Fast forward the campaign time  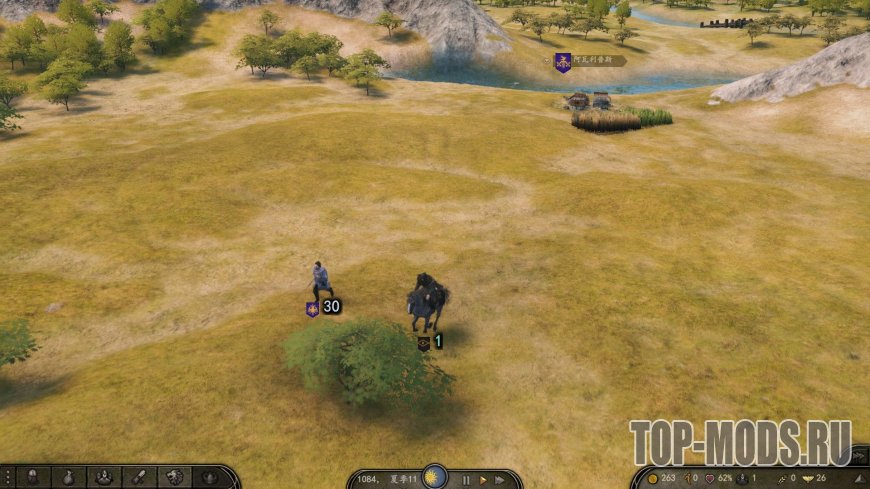coord(500,480)
